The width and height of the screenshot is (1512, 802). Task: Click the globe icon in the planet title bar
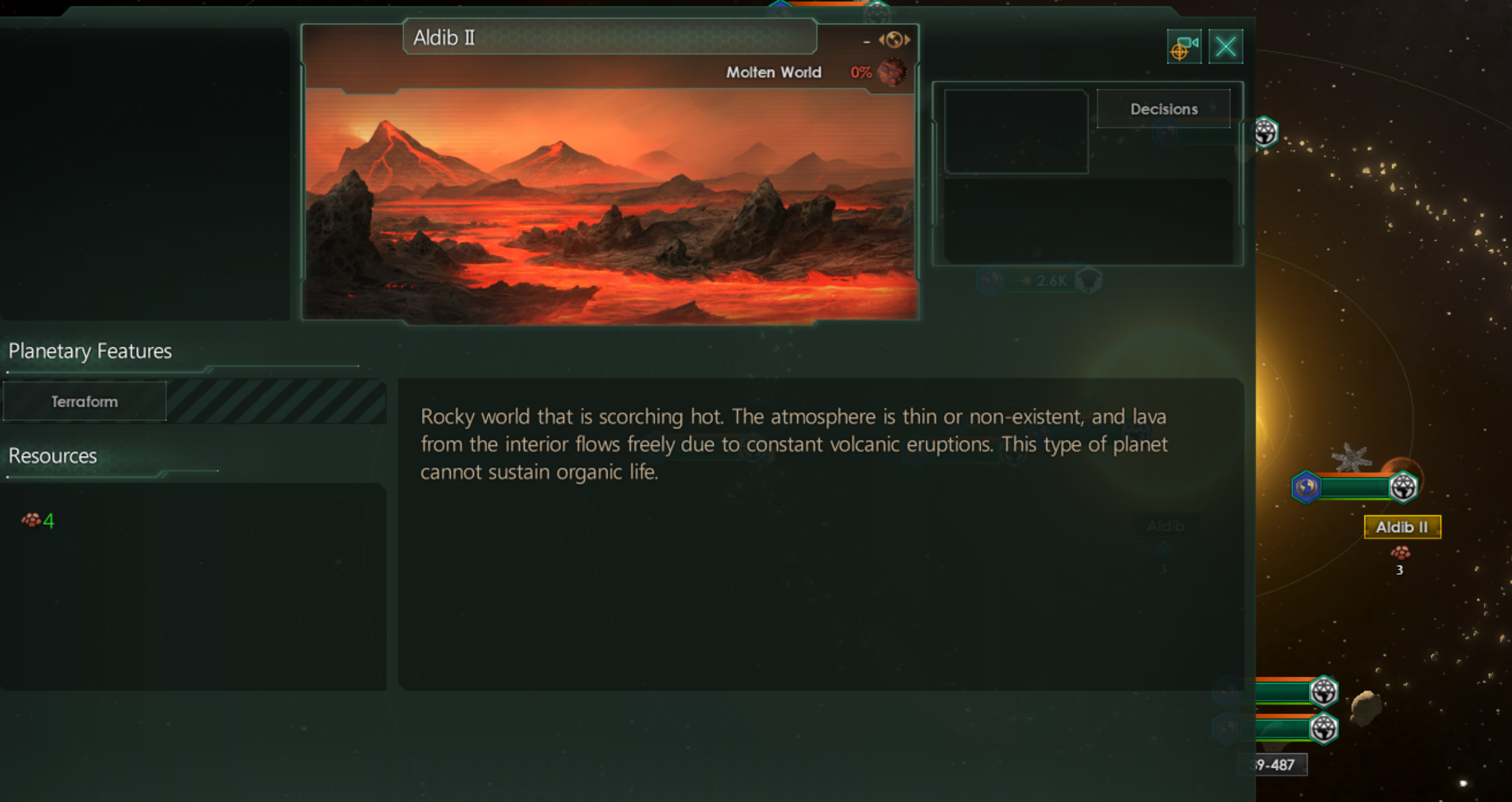pos(894,39)
